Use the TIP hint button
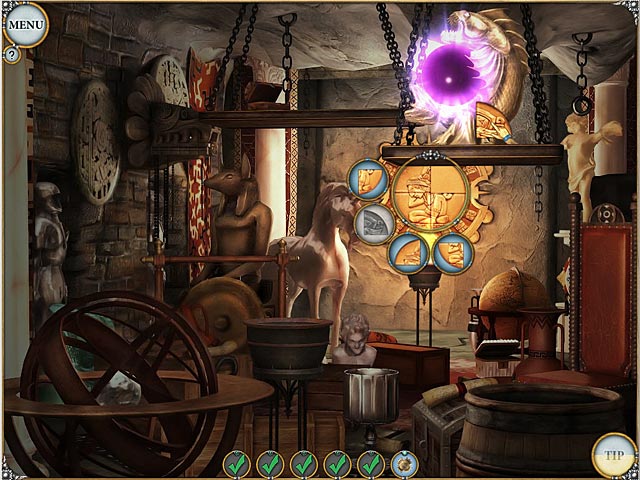Viewport: 640px width, 480px height. [x=612, y=453]
